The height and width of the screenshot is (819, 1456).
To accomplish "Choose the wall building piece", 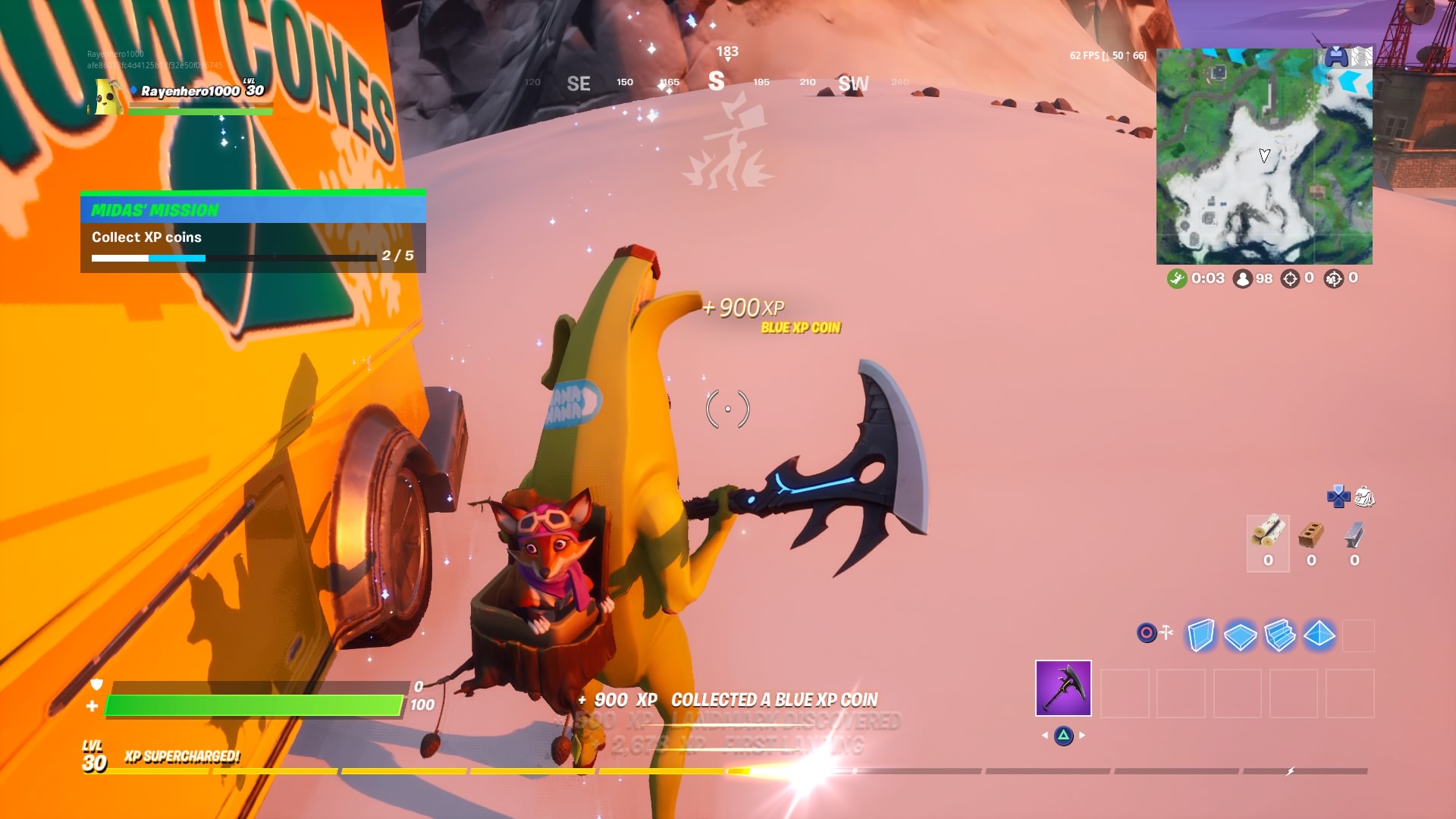I will click(1200, 635).
